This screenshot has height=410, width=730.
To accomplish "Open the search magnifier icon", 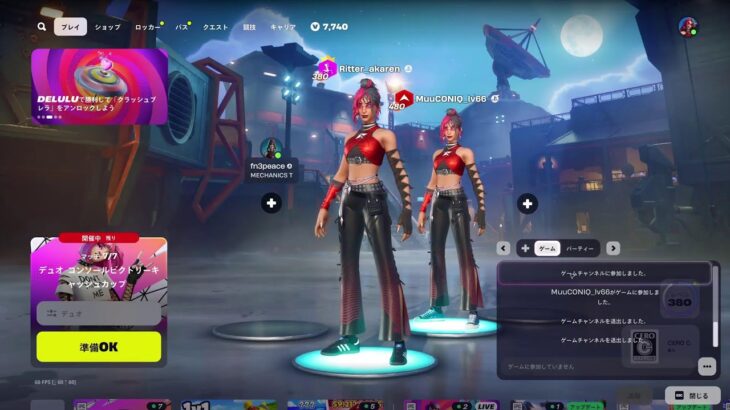I will [42, 27].
